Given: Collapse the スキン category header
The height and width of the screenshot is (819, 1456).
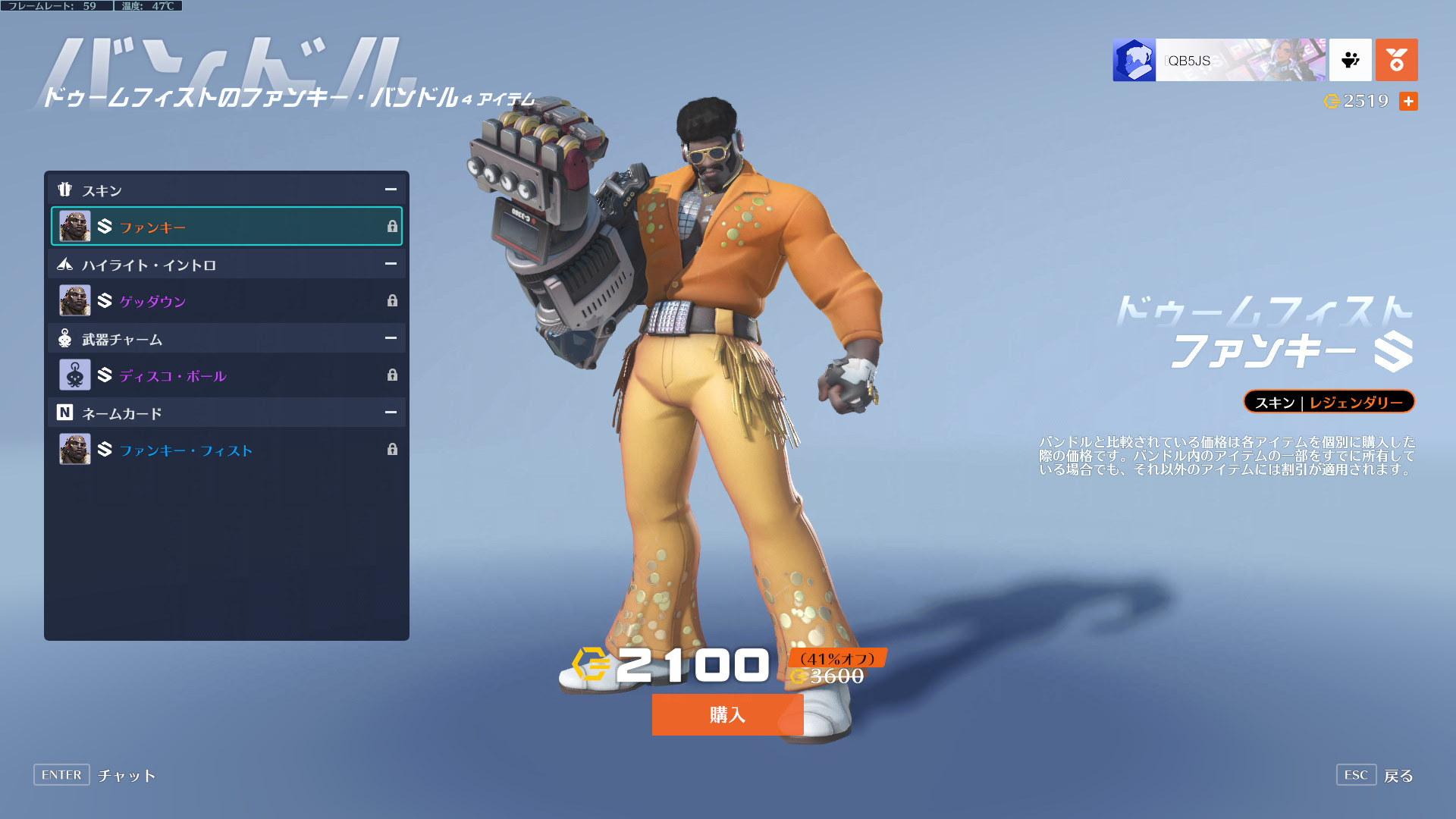Looking at the screenshot, I should point(391,190).
